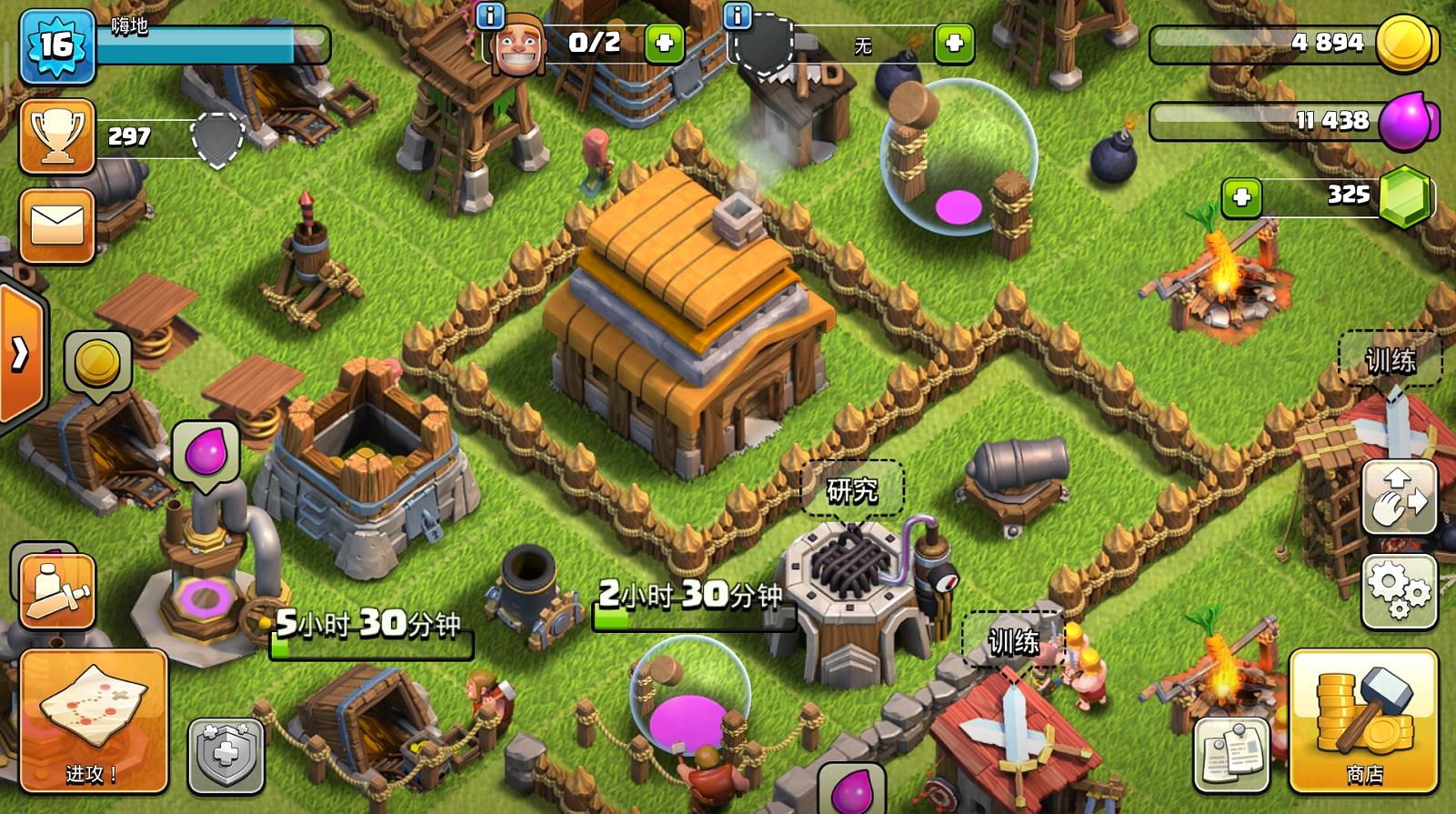Open the gold coin resource bar
The image size is (1456, 814).
click(1291, 43)
